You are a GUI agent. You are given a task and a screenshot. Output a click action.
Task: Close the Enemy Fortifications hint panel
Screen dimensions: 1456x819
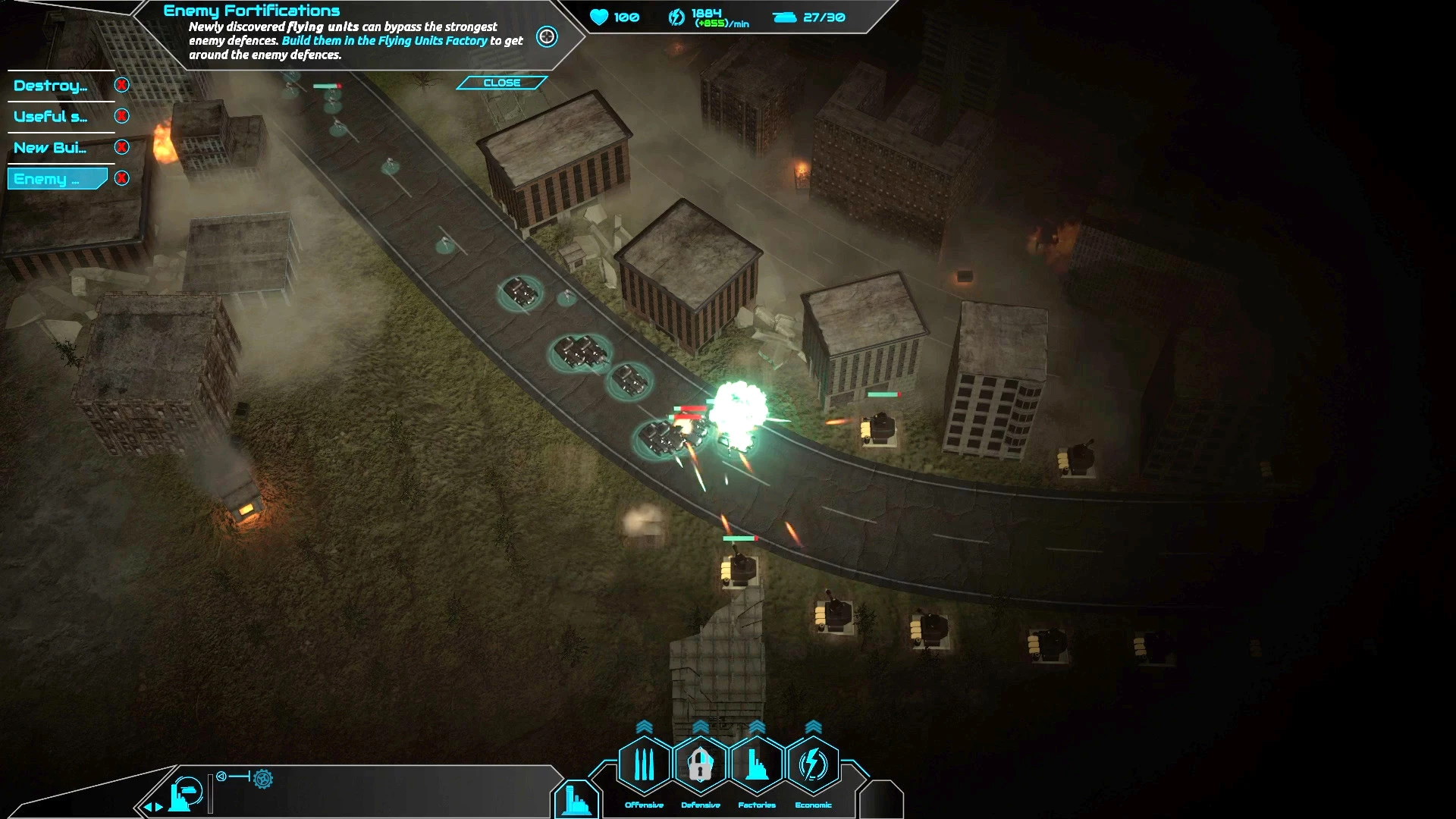pyautogui.click(x=501, y=83)
